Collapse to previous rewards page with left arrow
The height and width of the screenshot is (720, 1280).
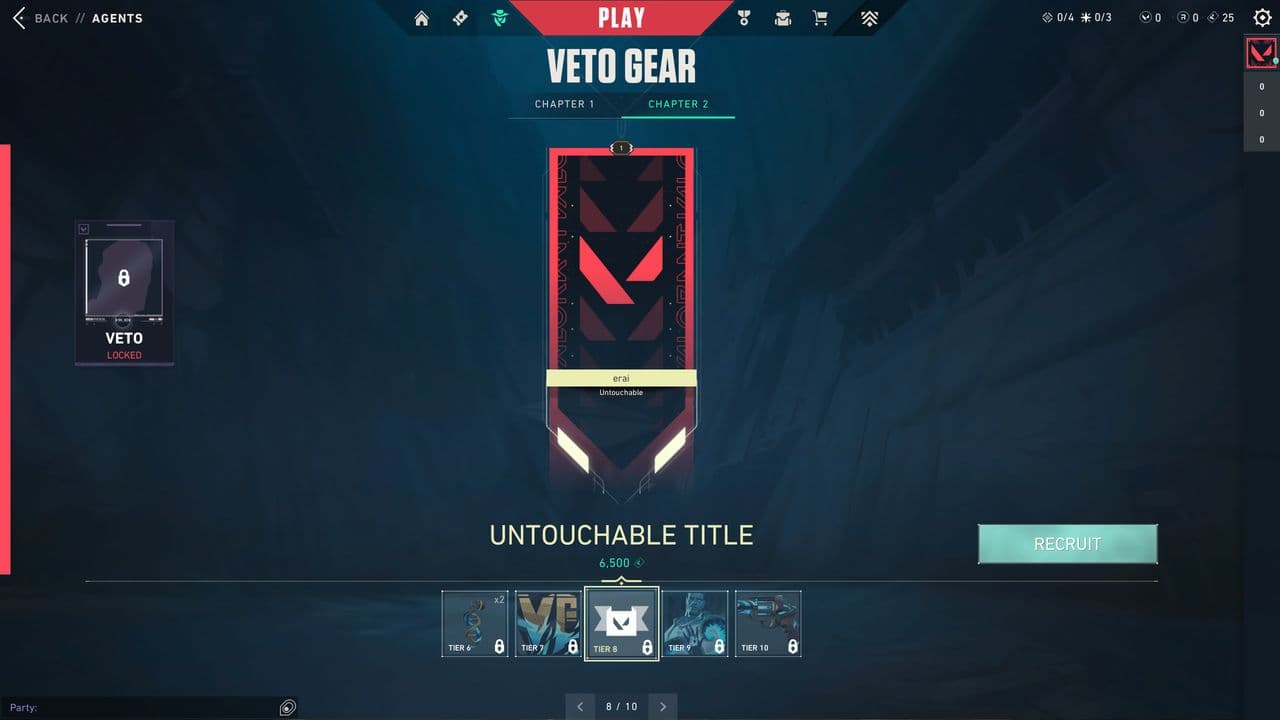click(x=580, y=706)
